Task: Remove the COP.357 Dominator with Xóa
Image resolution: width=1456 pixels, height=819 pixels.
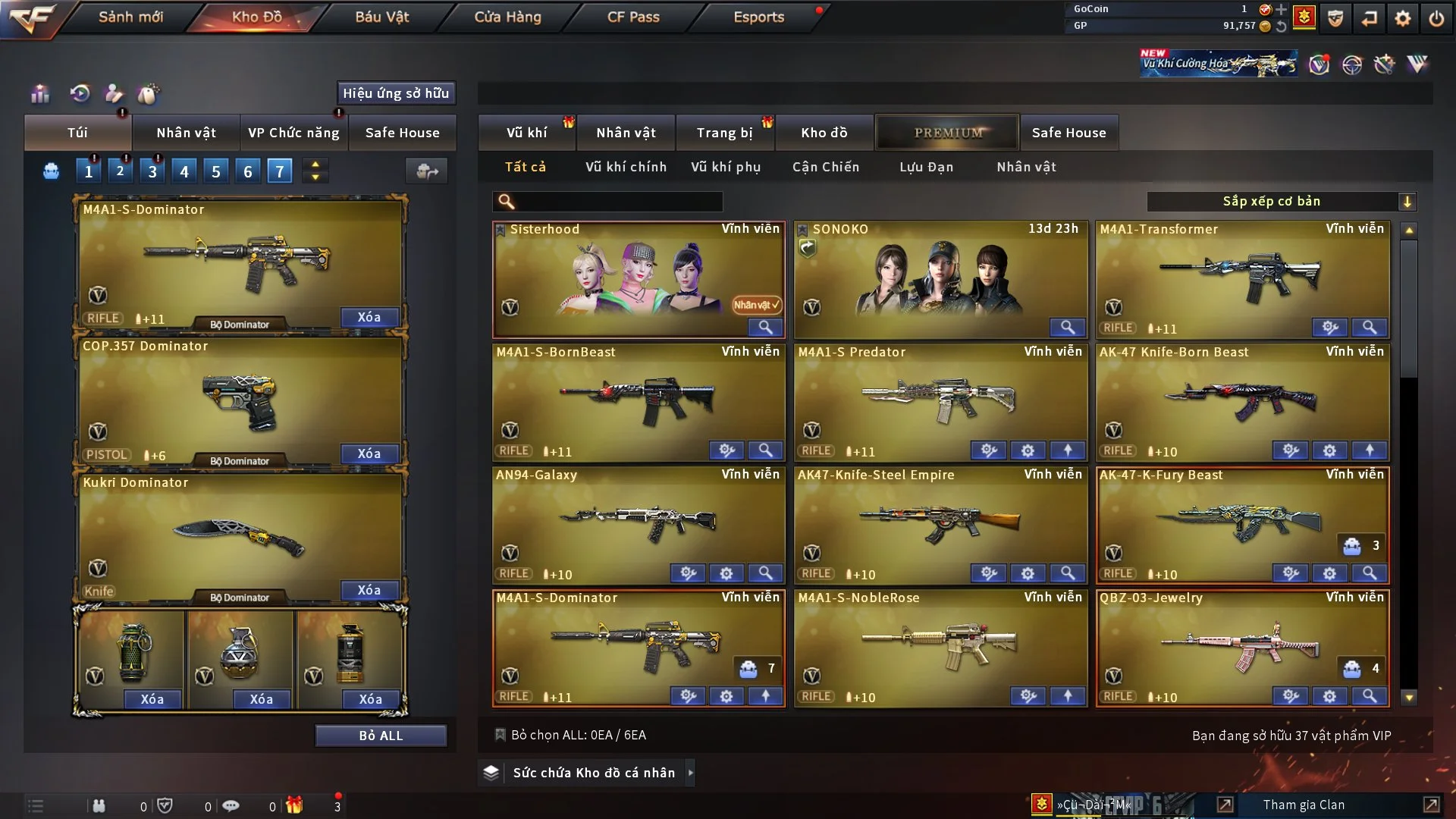Action: (369, 453)
